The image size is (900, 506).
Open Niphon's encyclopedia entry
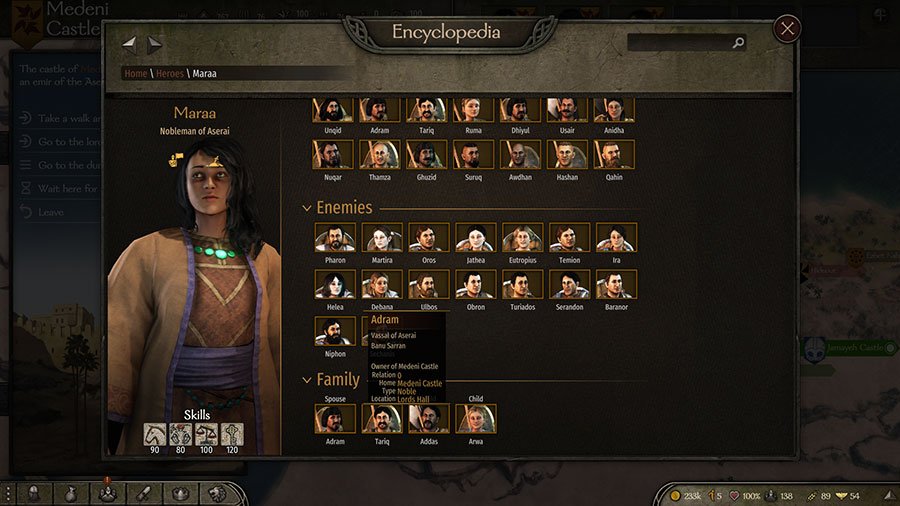[335, 332]
